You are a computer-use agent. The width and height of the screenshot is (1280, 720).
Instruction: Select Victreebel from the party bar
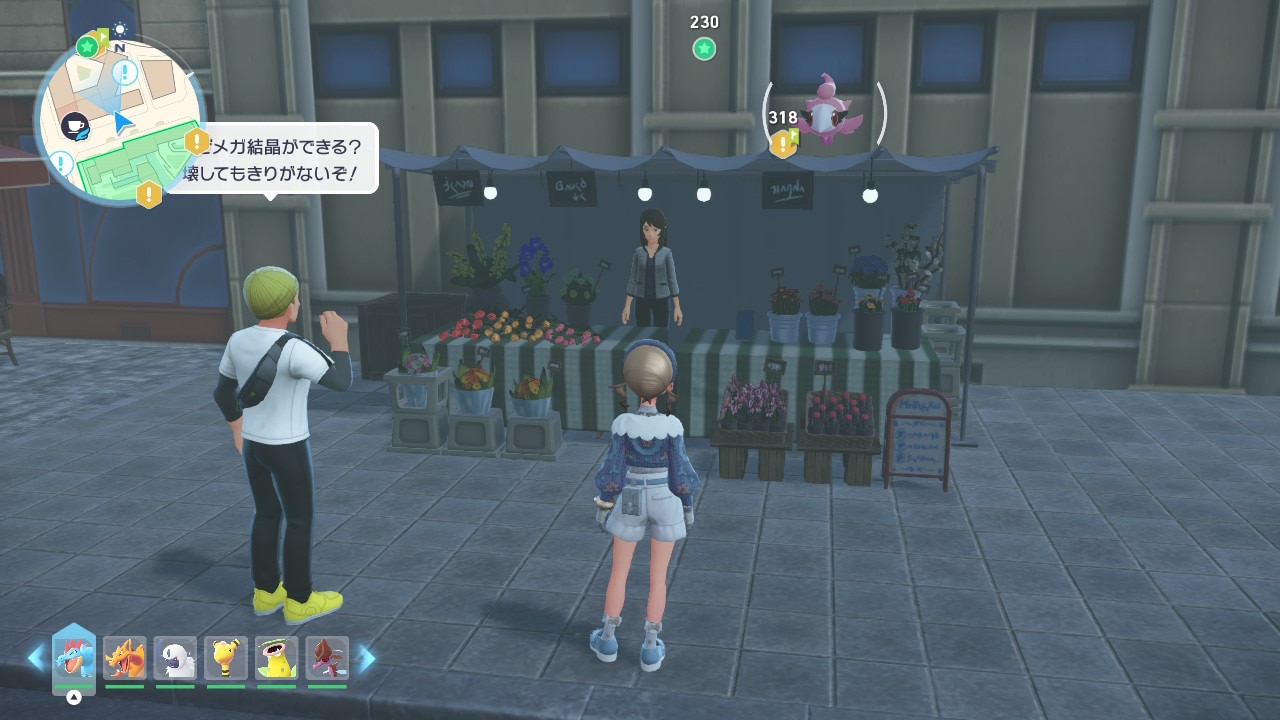tap(277, 659)
